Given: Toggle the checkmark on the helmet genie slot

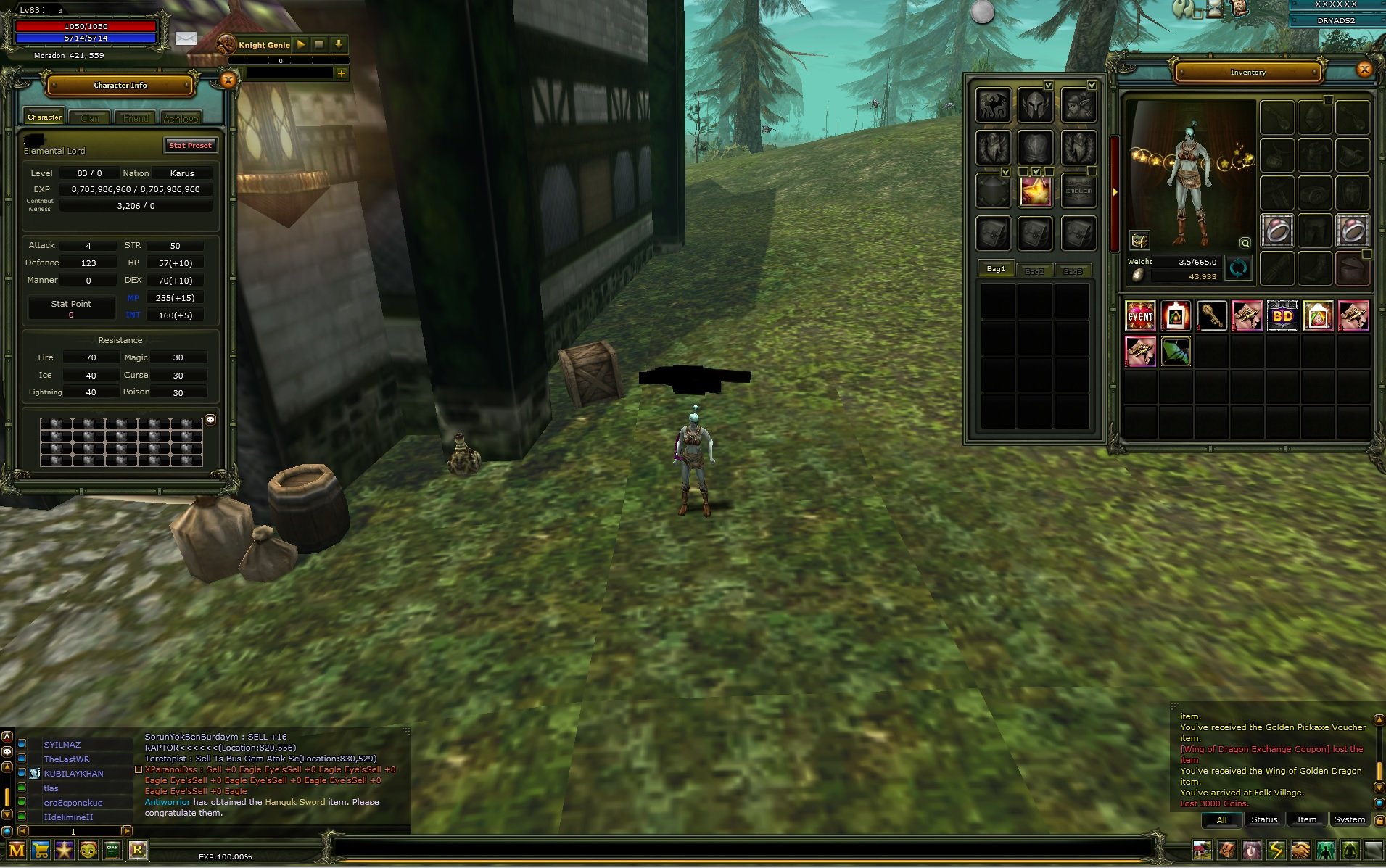Looking at the screenshot, I should [x=1048, y=85].
